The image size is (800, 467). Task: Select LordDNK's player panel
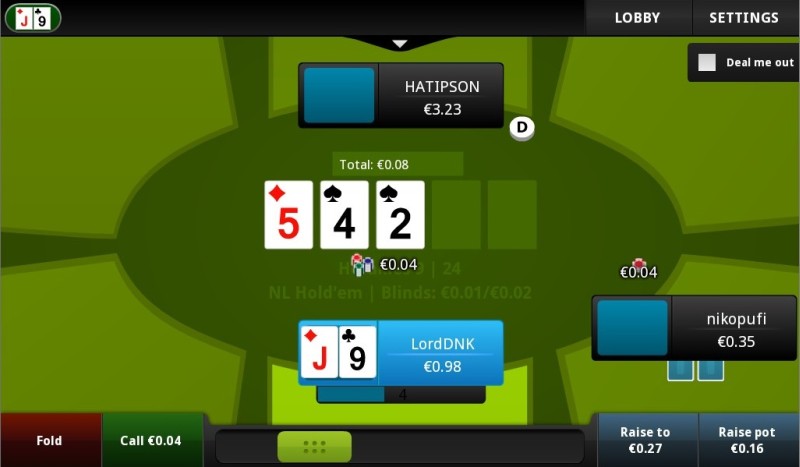point(401,353)
